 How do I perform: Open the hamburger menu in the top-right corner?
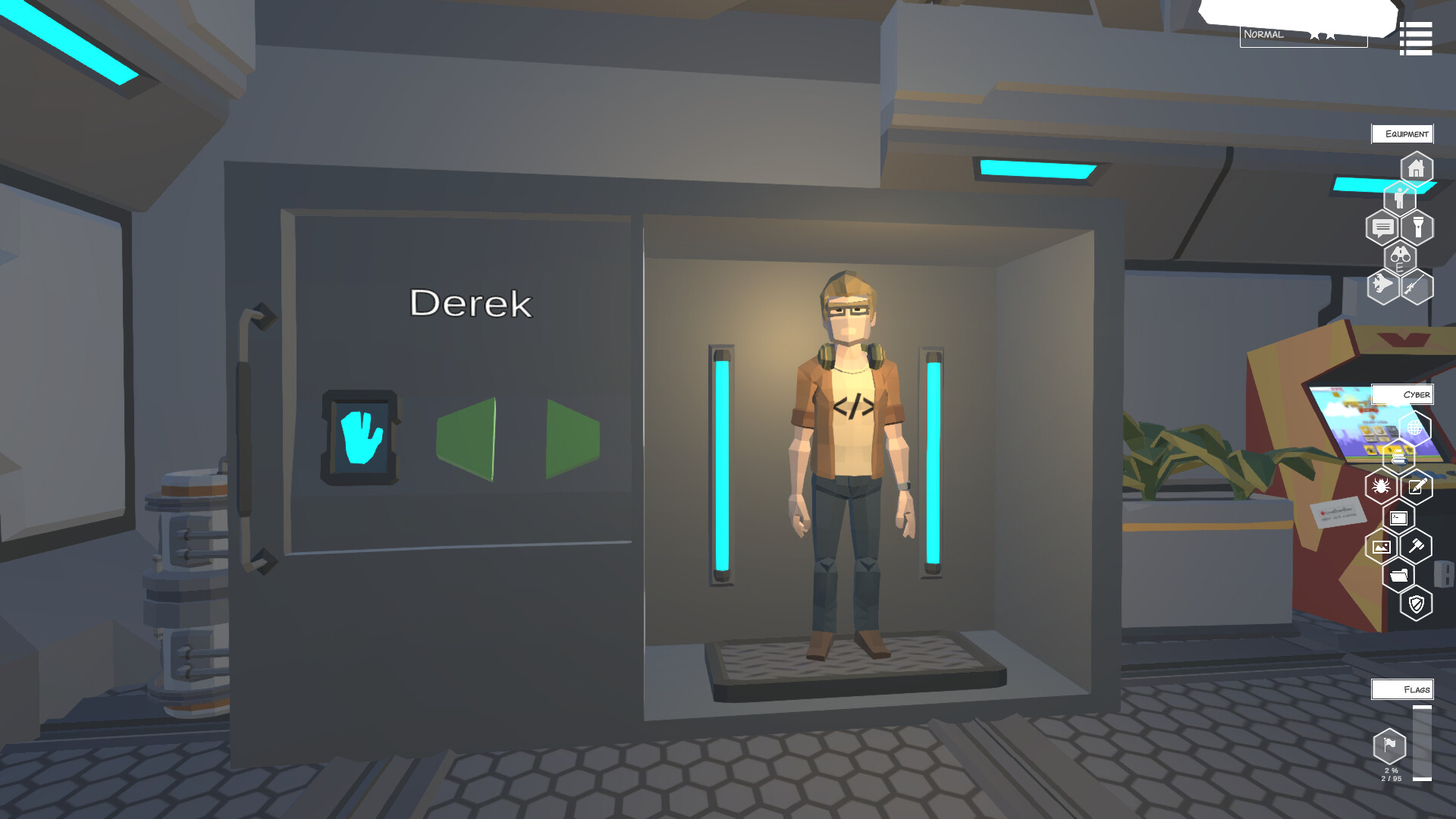pyautogui.click(x=1415, y=37)
